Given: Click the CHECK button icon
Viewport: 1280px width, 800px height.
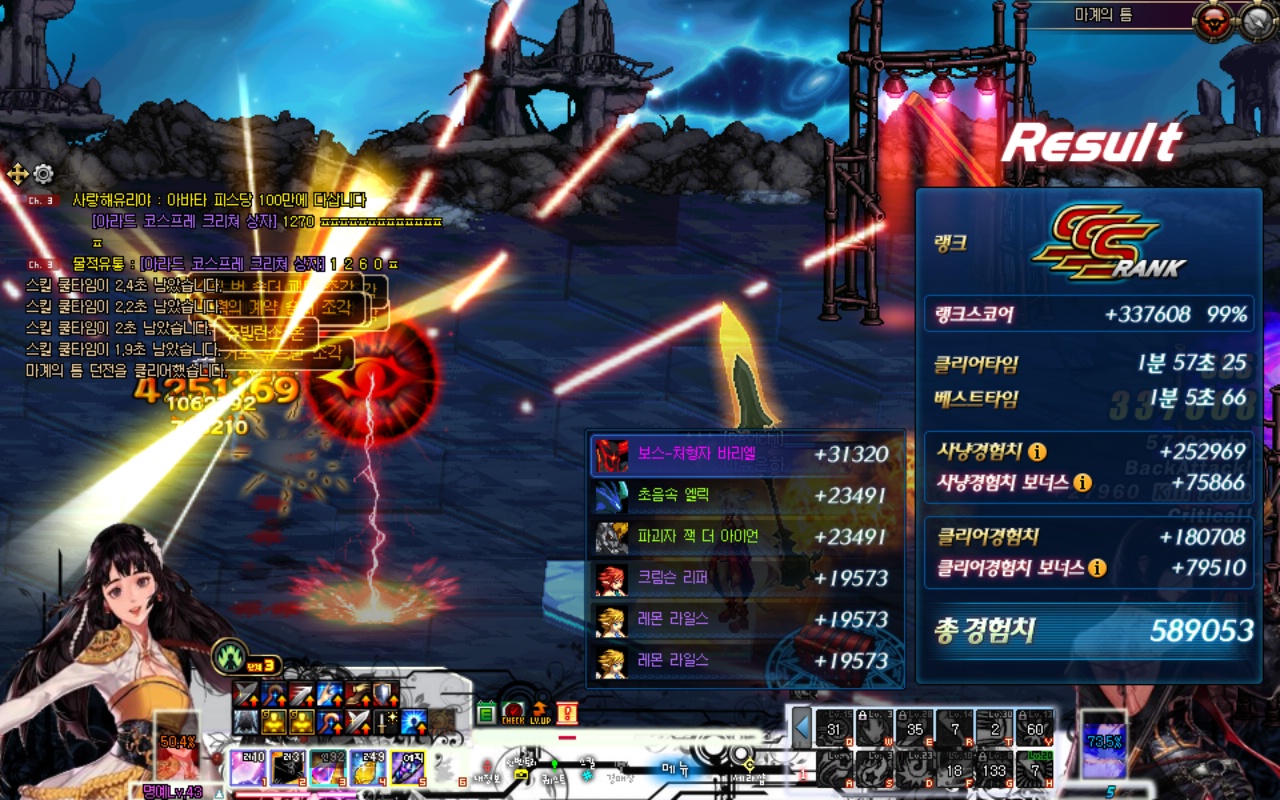Looking at the screenshot, I should [x=512, y=712].
